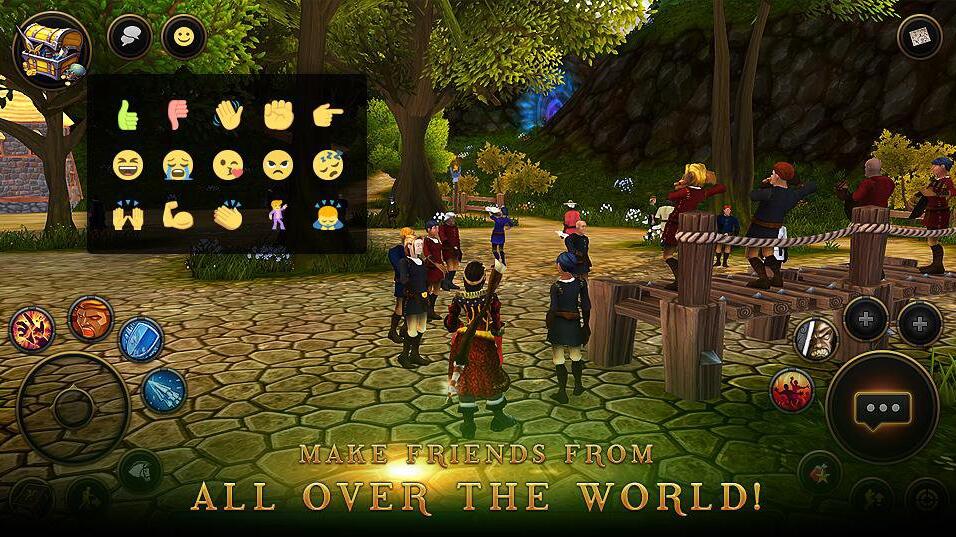
Task: Trigger the red silhouettes crowd skill
Action: (x=792, y=390)
